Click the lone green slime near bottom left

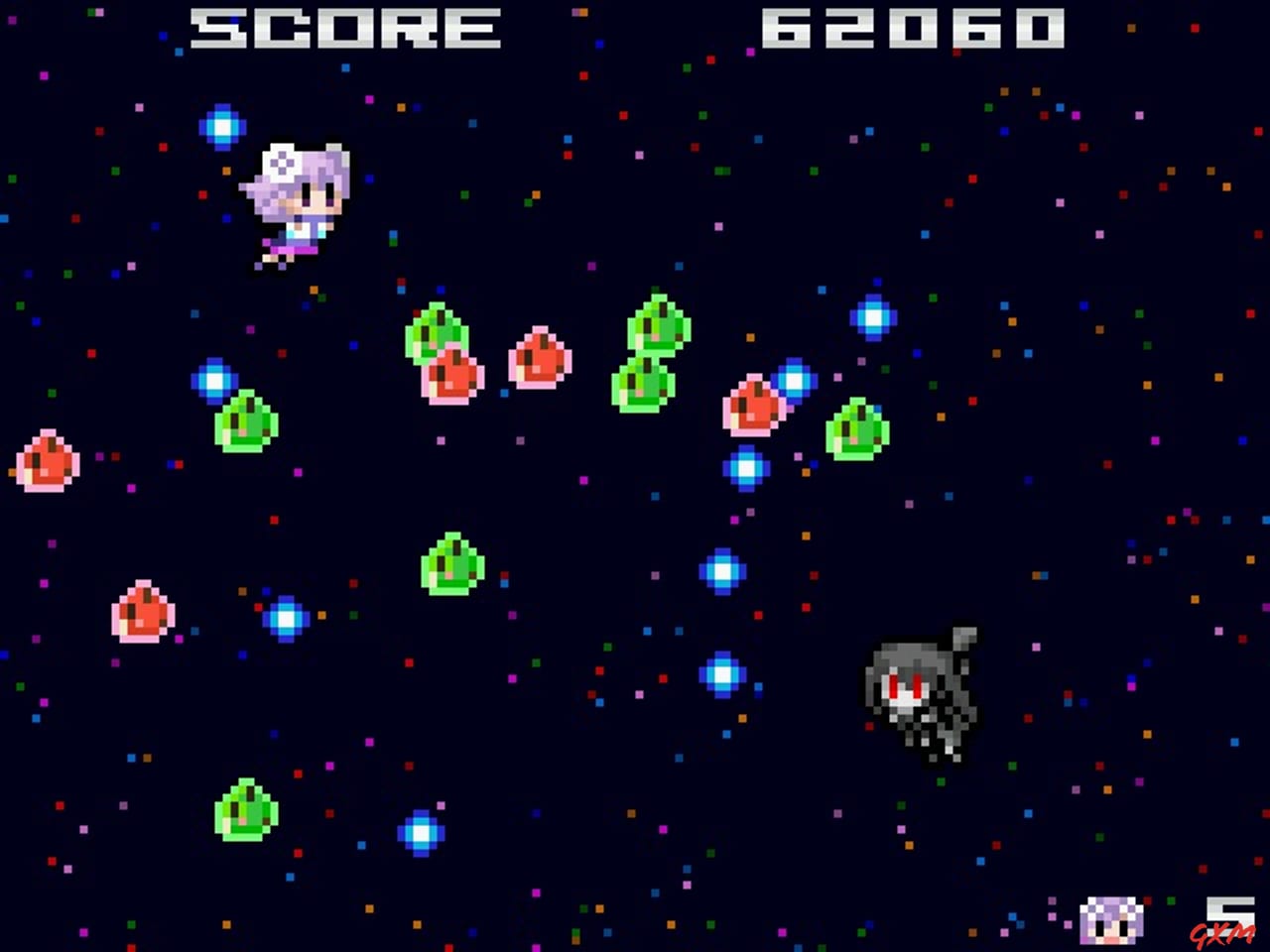pyautogui.click(x=246, y=813)
